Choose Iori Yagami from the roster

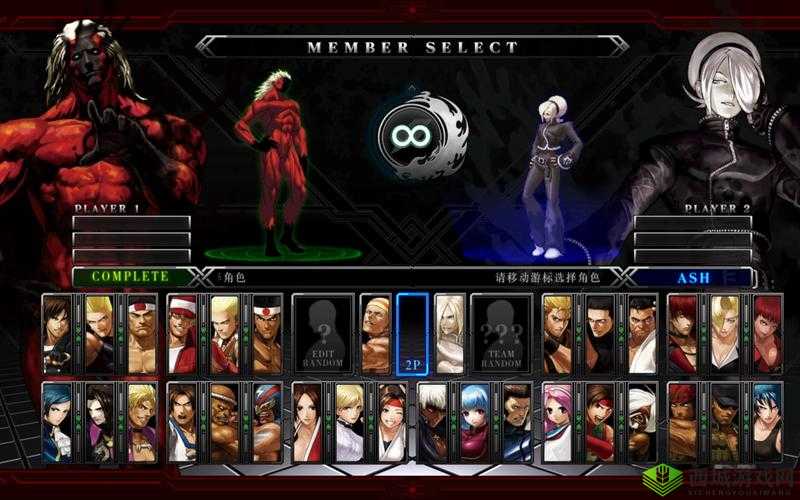pos(682,333)
